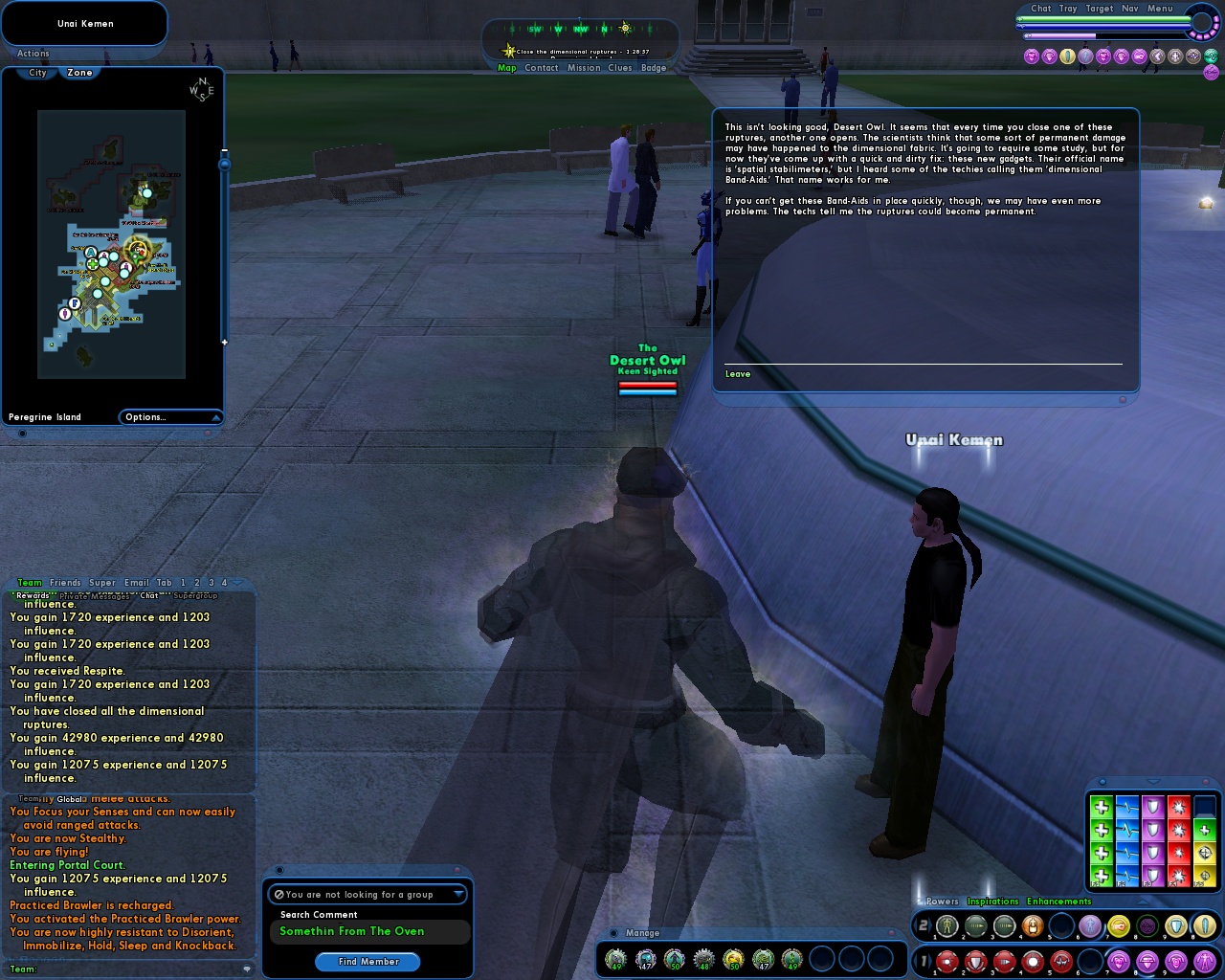Screen dimensions: 1225x980
Task: Click Leave in the Desert Owl dialog
Action: (x=737, y=373)
